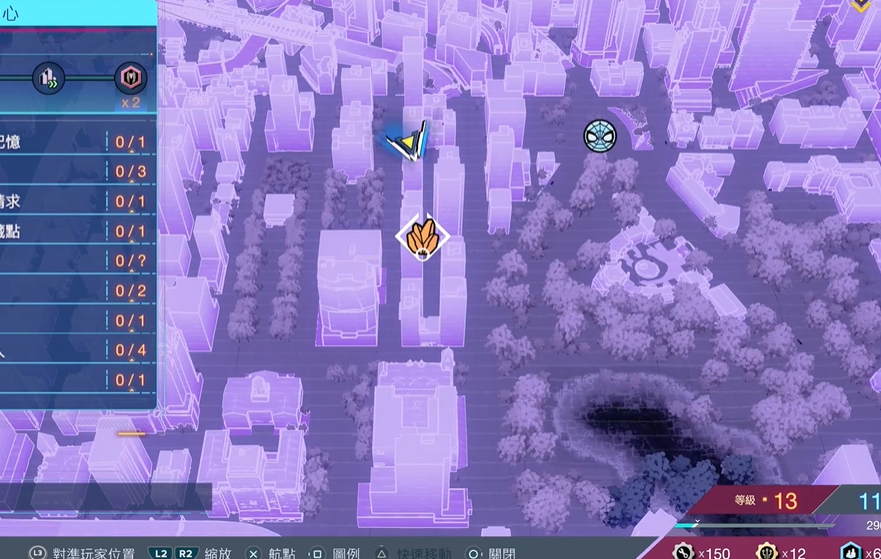Select the pink hexagon reward icon

(129, 77)
